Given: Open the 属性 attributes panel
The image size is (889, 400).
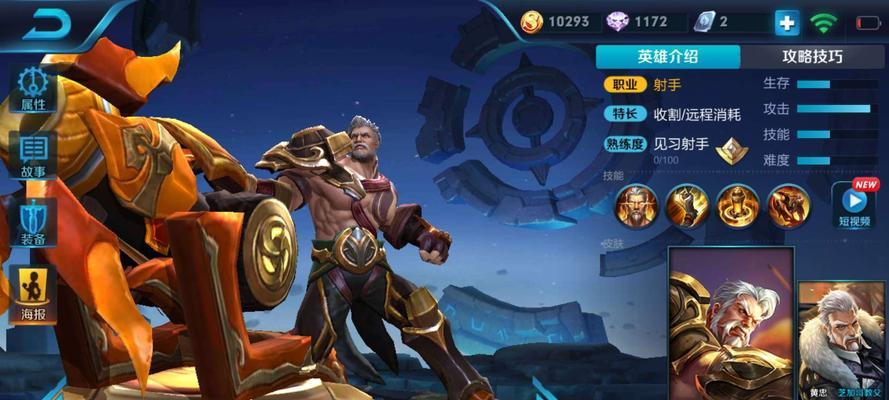Looking at the screenshot, I should [33, 90].
